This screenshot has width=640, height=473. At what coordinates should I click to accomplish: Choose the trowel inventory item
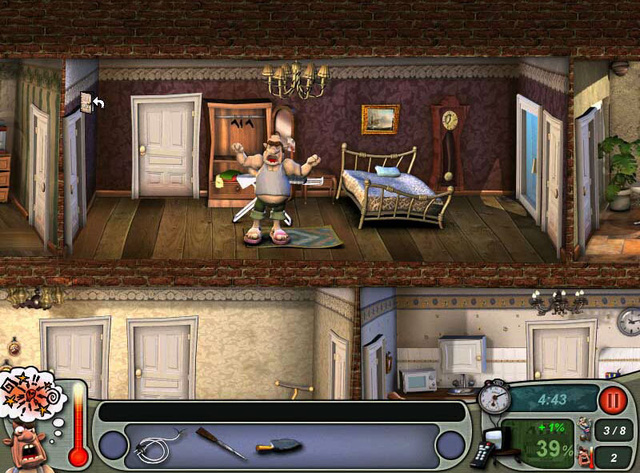coord(276,446)
